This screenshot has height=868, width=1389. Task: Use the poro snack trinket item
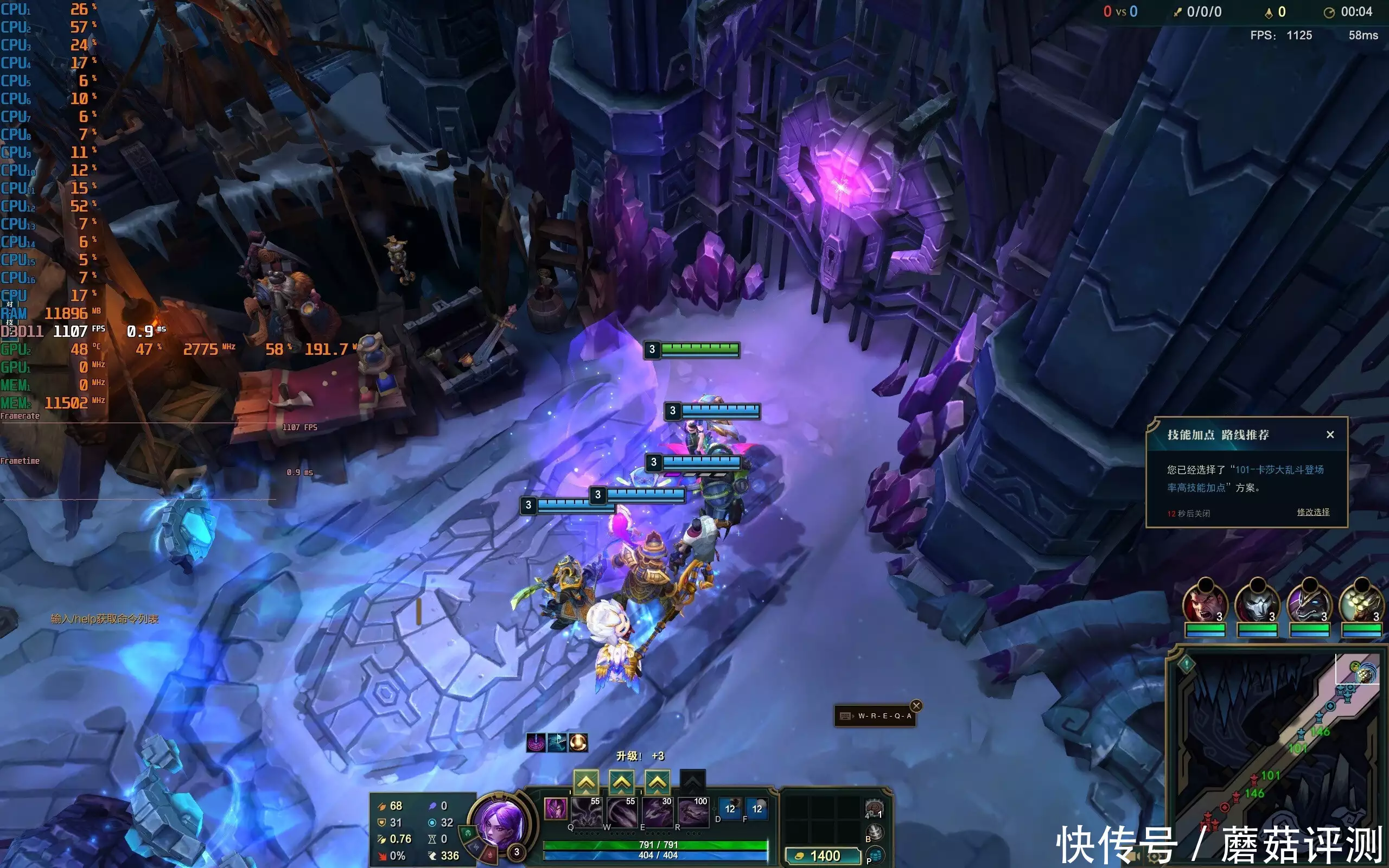click(x=874, y=810)
